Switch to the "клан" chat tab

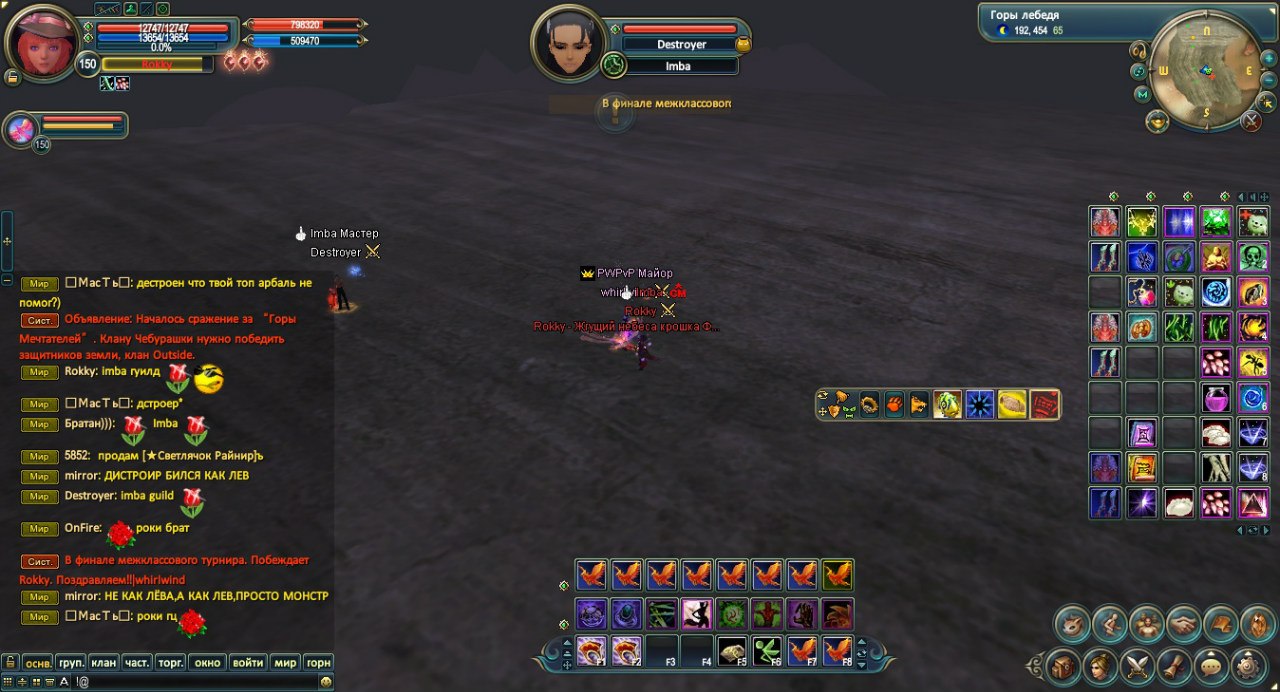(104, 662)
